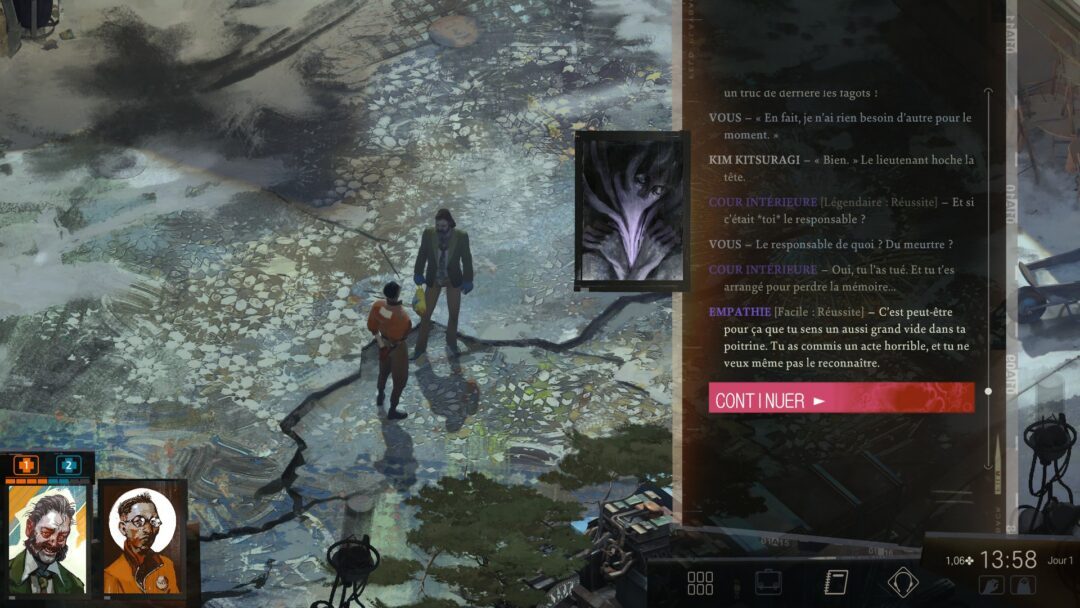Use the orange health healing button
Viewport: 1080px width, 608px height.
point(26,465)
